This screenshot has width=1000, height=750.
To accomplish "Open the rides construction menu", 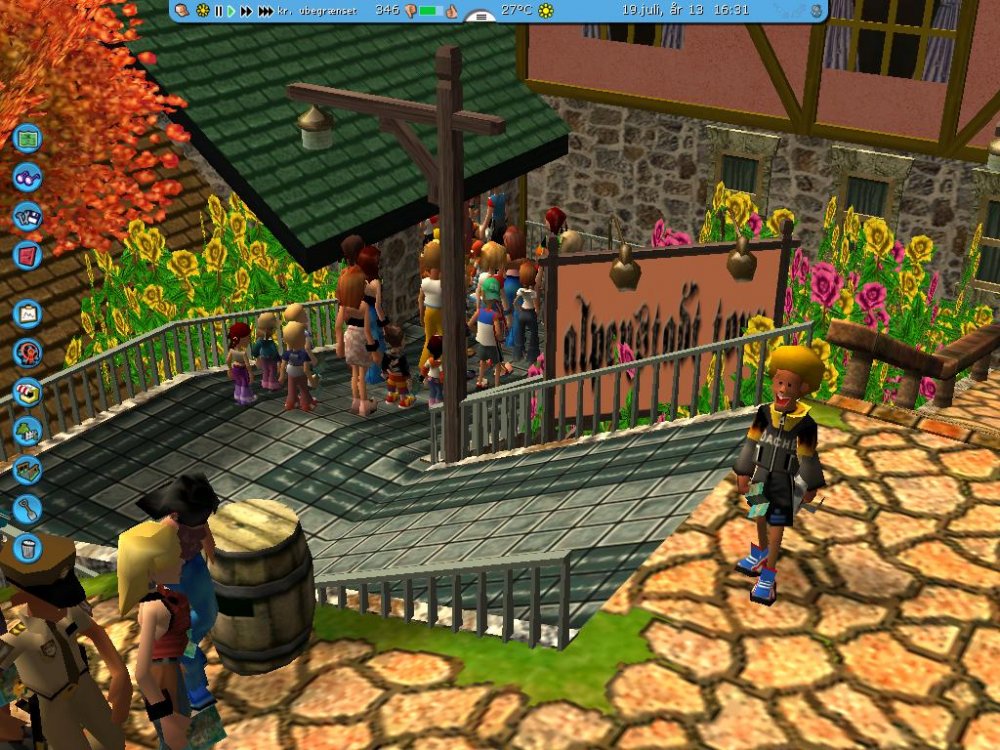I will pyautogui.click(x=27, y=352).
